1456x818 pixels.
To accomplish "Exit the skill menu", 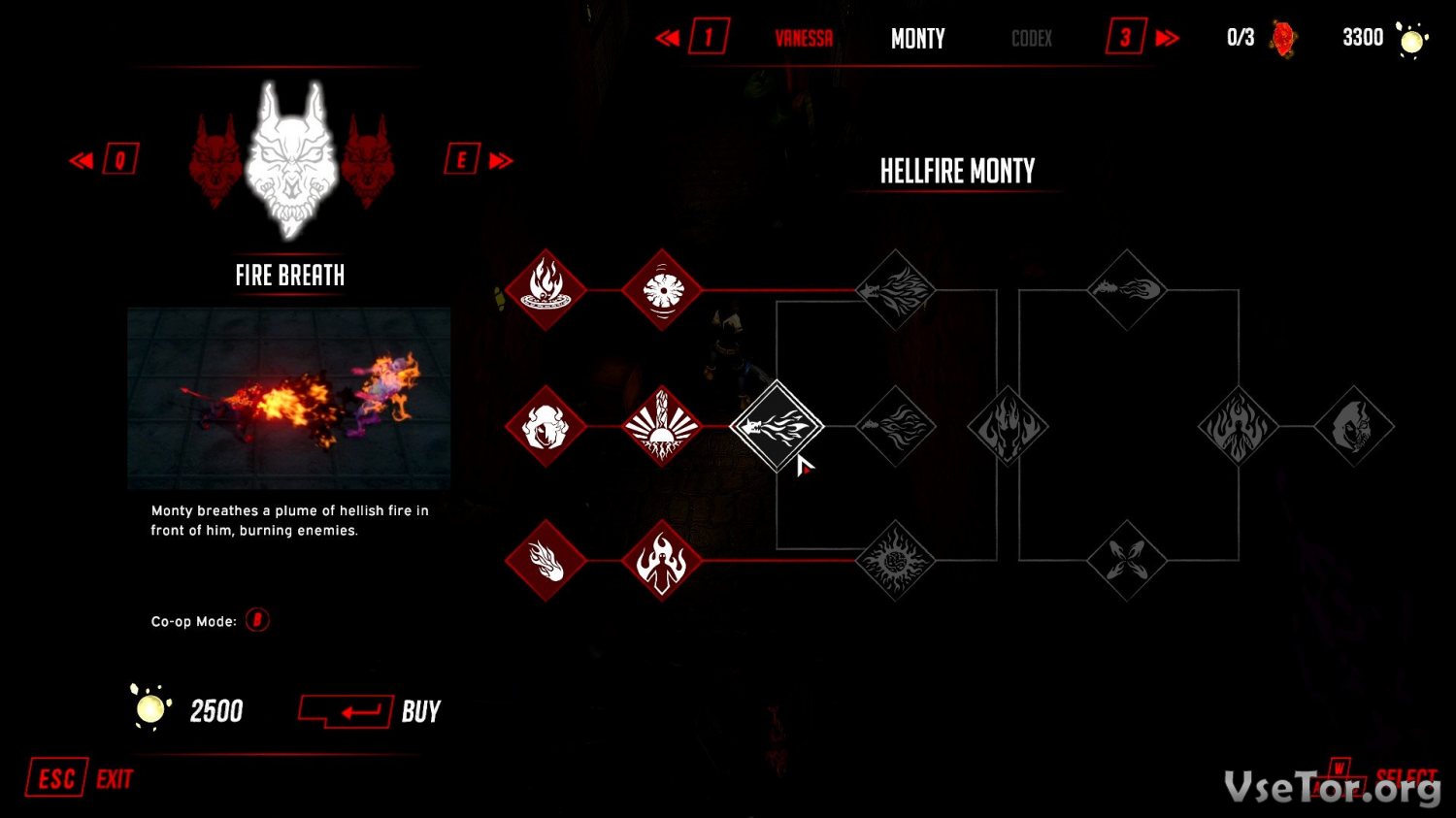I will pyautogui.click(x=80, y=778).
